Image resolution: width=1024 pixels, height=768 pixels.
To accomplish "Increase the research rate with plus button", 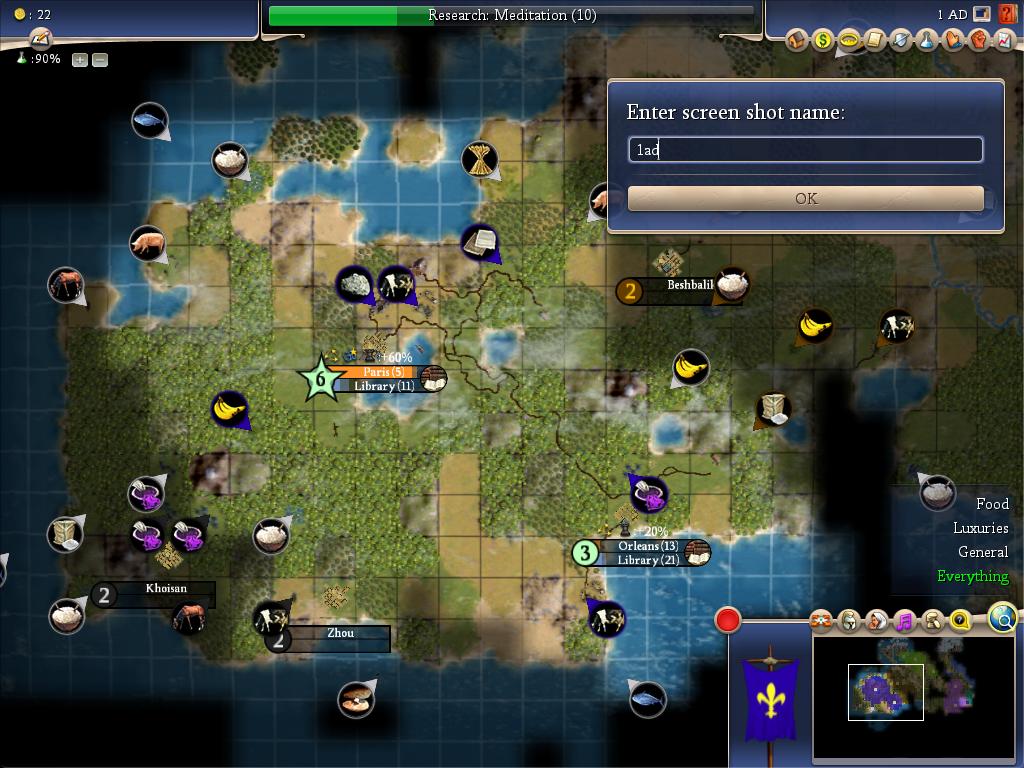I will pyautogui.click(x=80, y=59).
